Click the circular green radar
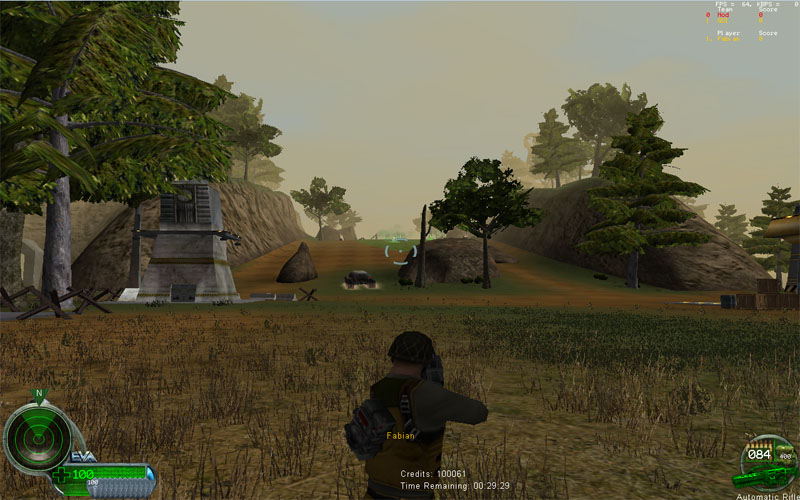The image size is (800, 500). 38,438
